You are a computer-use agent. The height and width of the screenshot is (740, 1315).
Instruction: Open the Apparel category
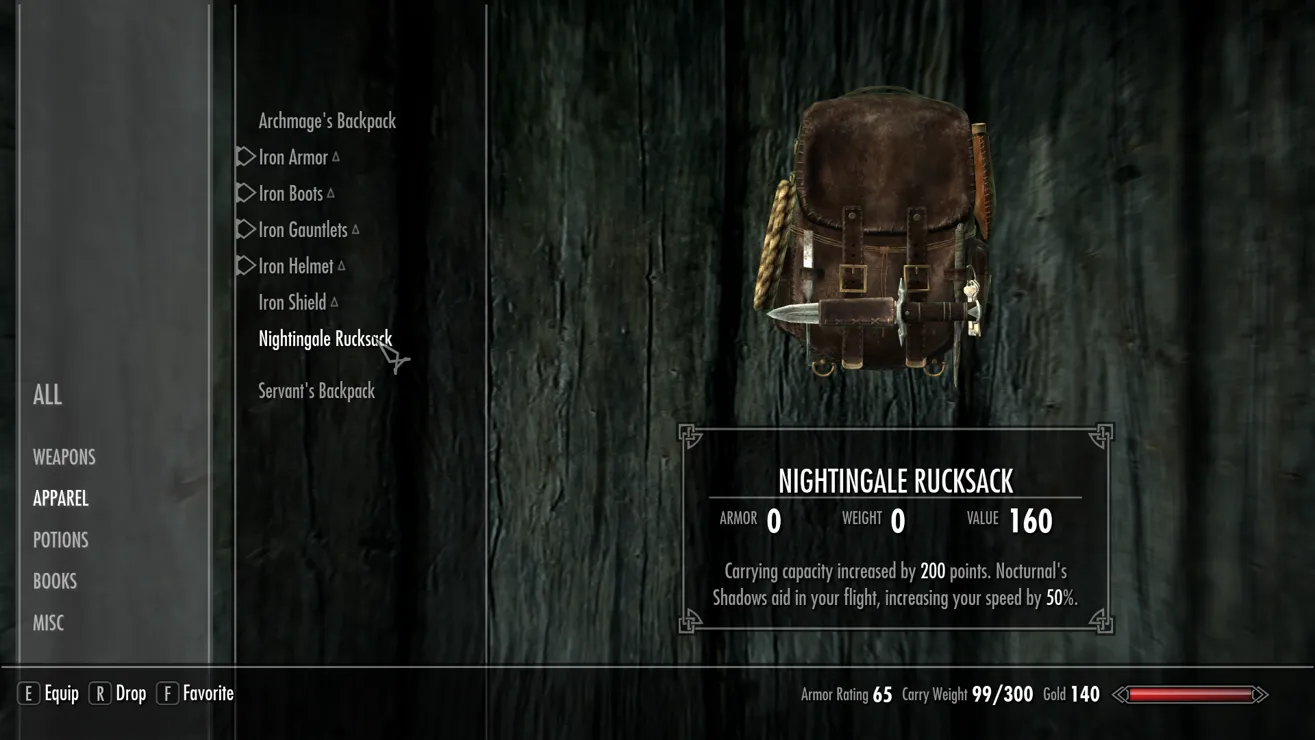pos(61,498)
